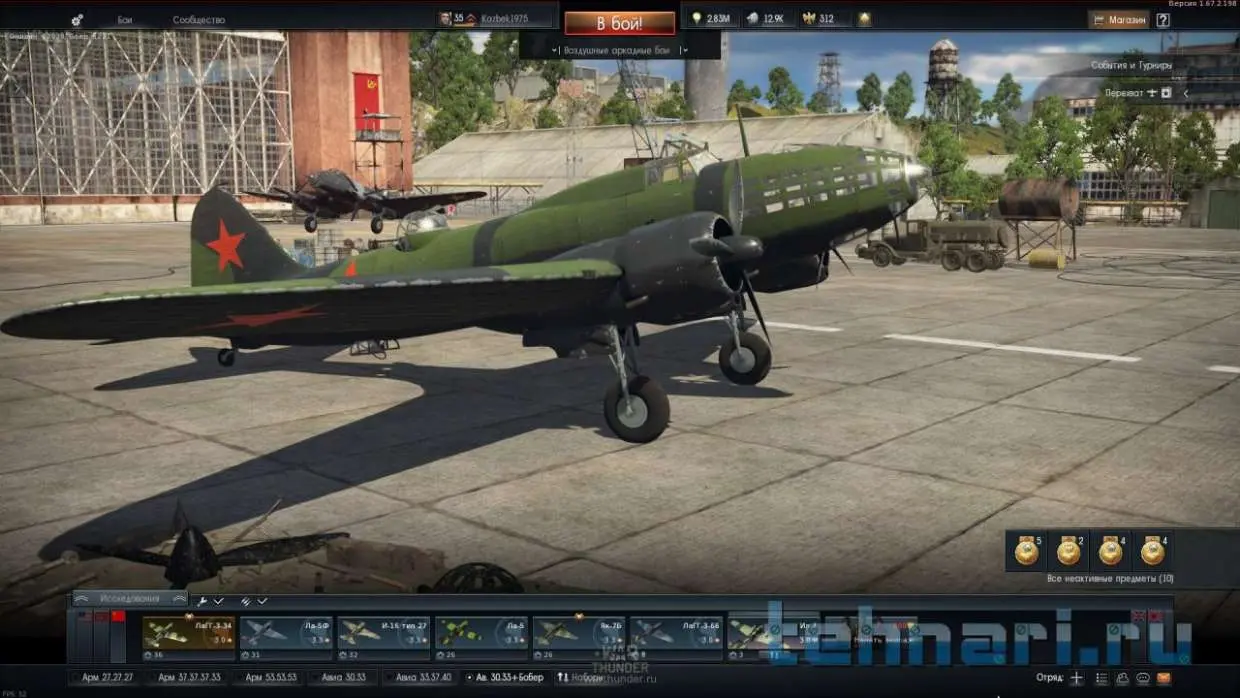
Task: Open the Исследования research panel
Action: [130, 598]
